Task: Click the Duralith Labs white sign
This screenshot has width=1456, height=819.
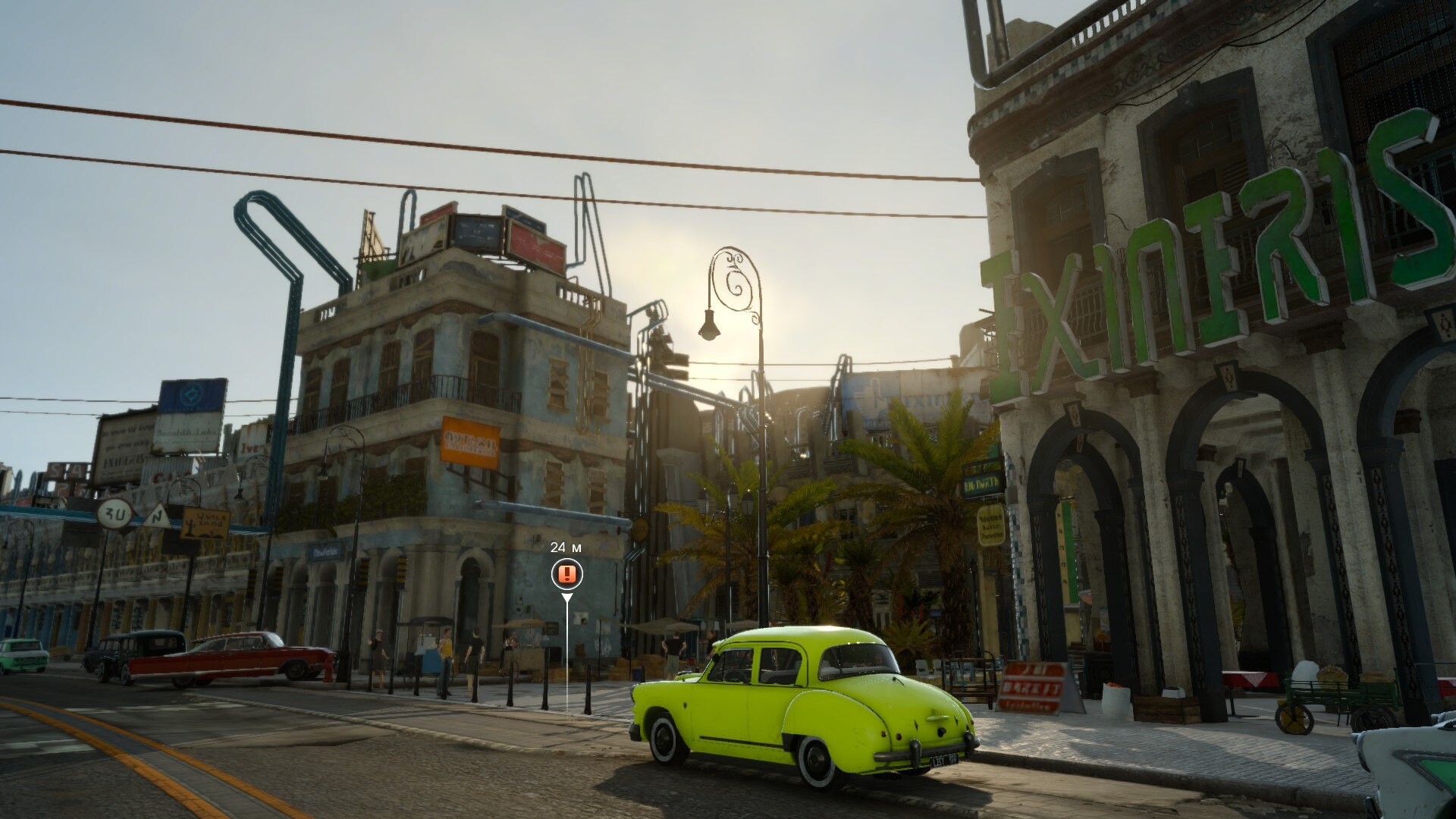Action: coord(184,433)
